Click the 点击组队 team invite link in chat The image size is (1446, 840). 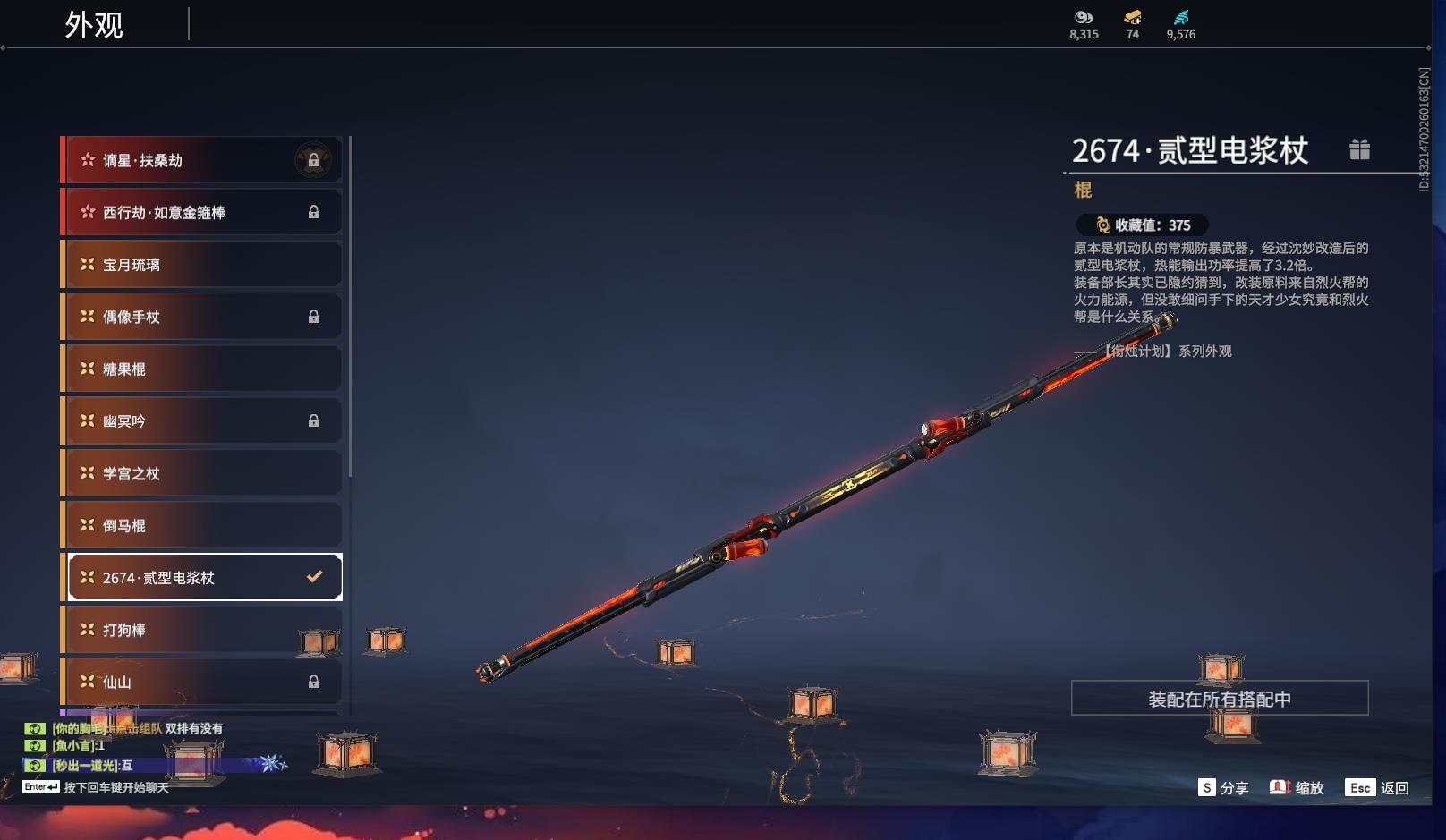click(x=140, y=728)
